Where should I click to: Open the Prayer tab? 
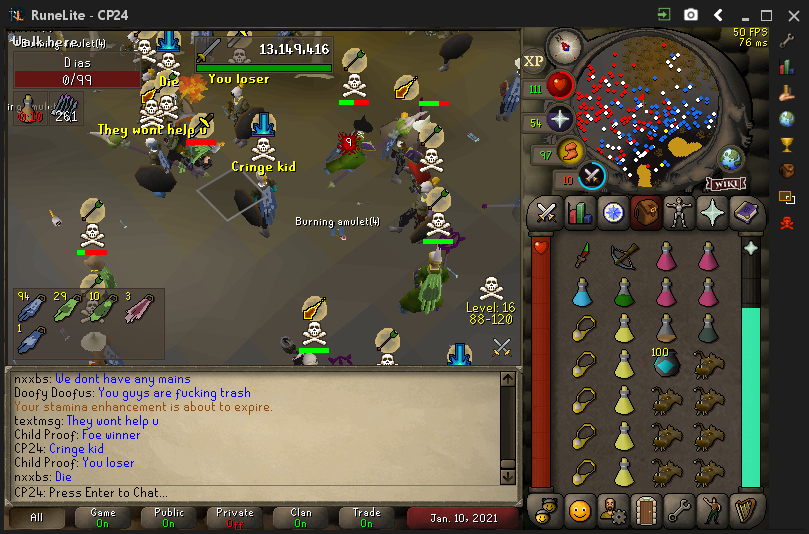712,212
